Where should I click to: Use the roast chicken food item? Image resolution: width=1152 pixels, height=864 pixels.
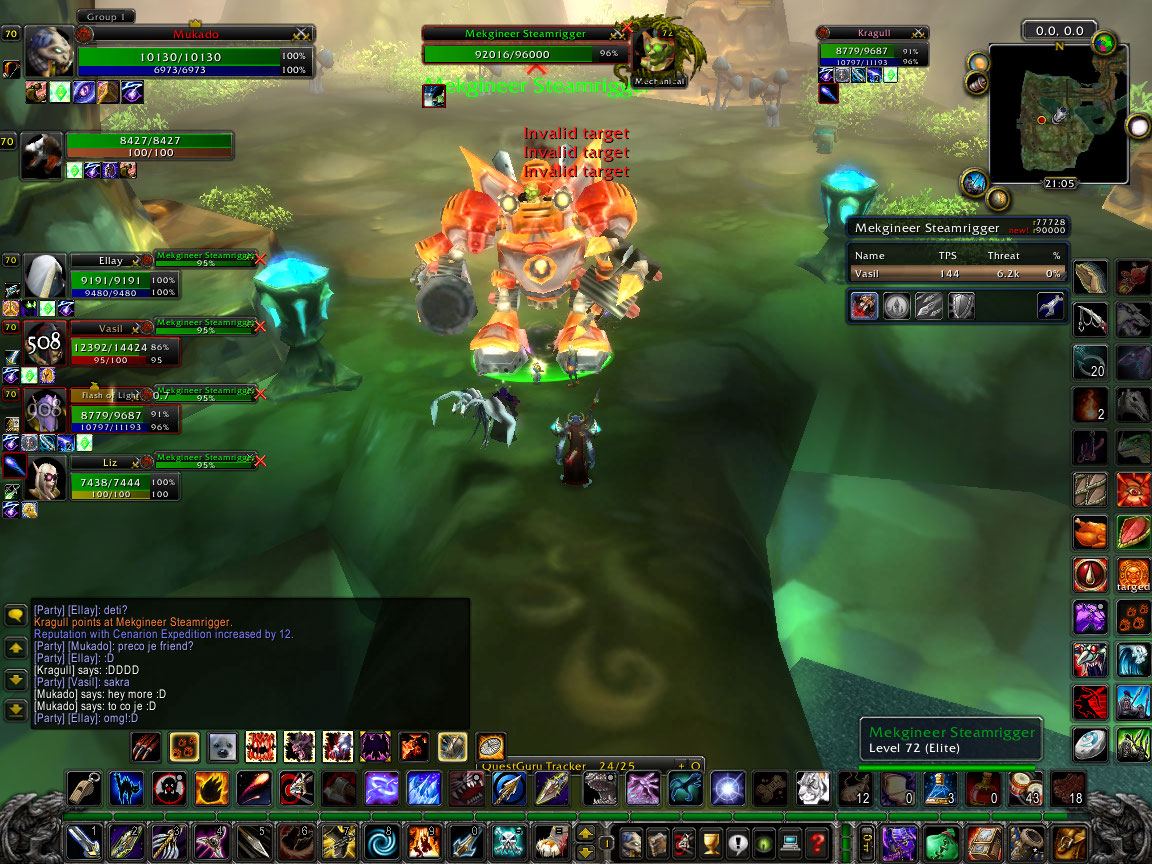pyautogui.click(x=1090, y=531)
